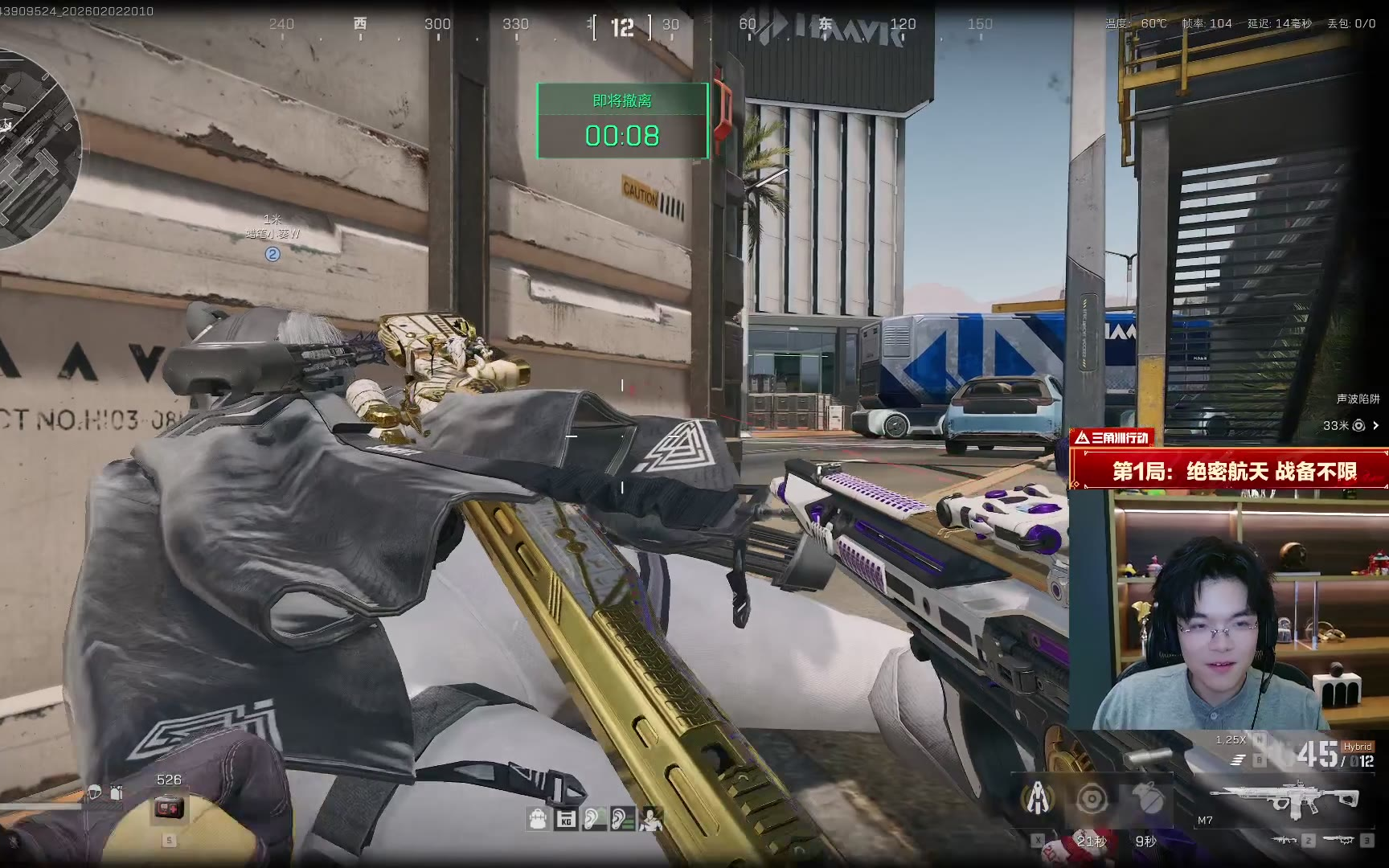Click the teammate marker numbered 2
Image resolution: width=1389 pixels, height=868 pixels.
coord(272,254)
